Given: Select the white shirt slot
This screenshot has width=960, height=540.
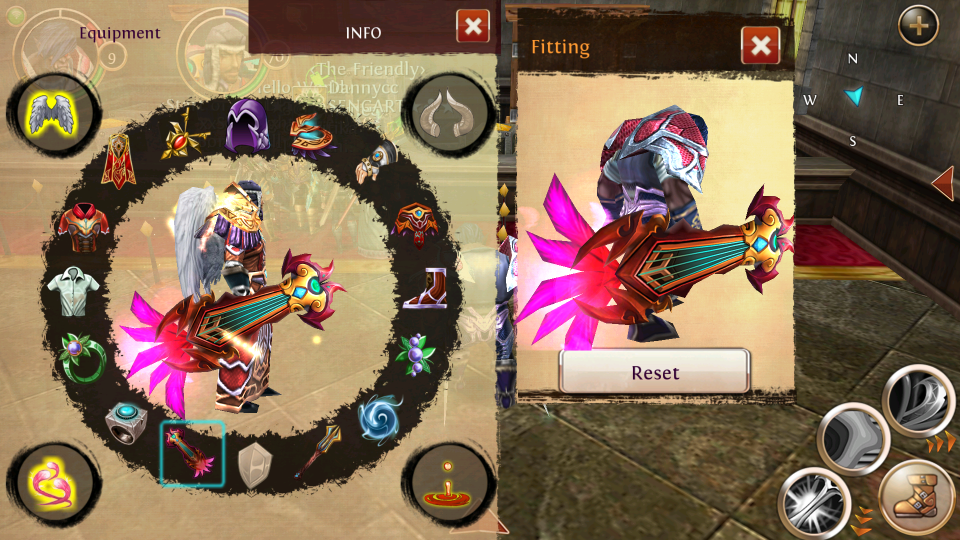Looking at the screenshot, I should [74, 291].
